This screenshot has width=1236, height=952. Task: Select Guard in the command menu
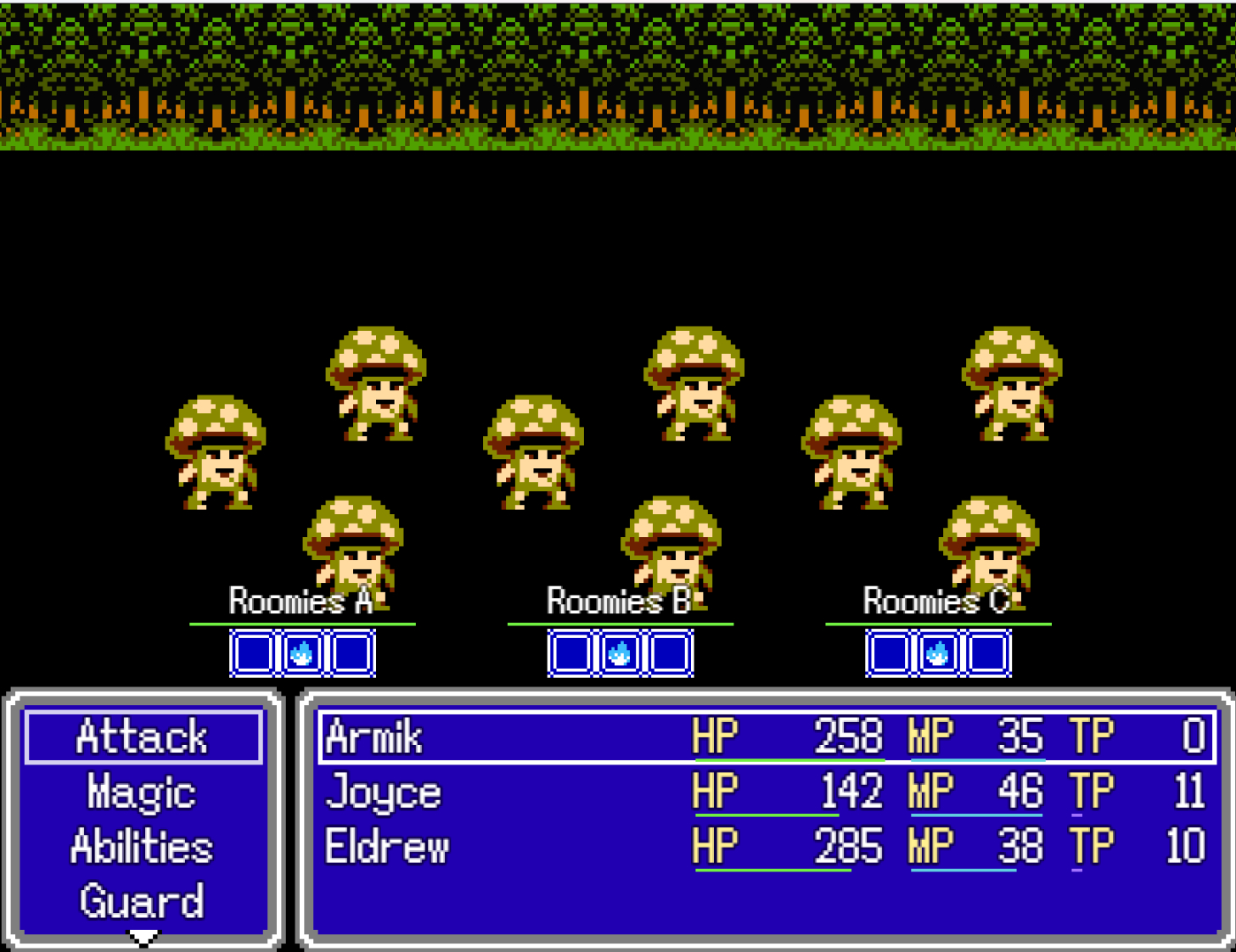pyautogui.click(x=143, y=901)
